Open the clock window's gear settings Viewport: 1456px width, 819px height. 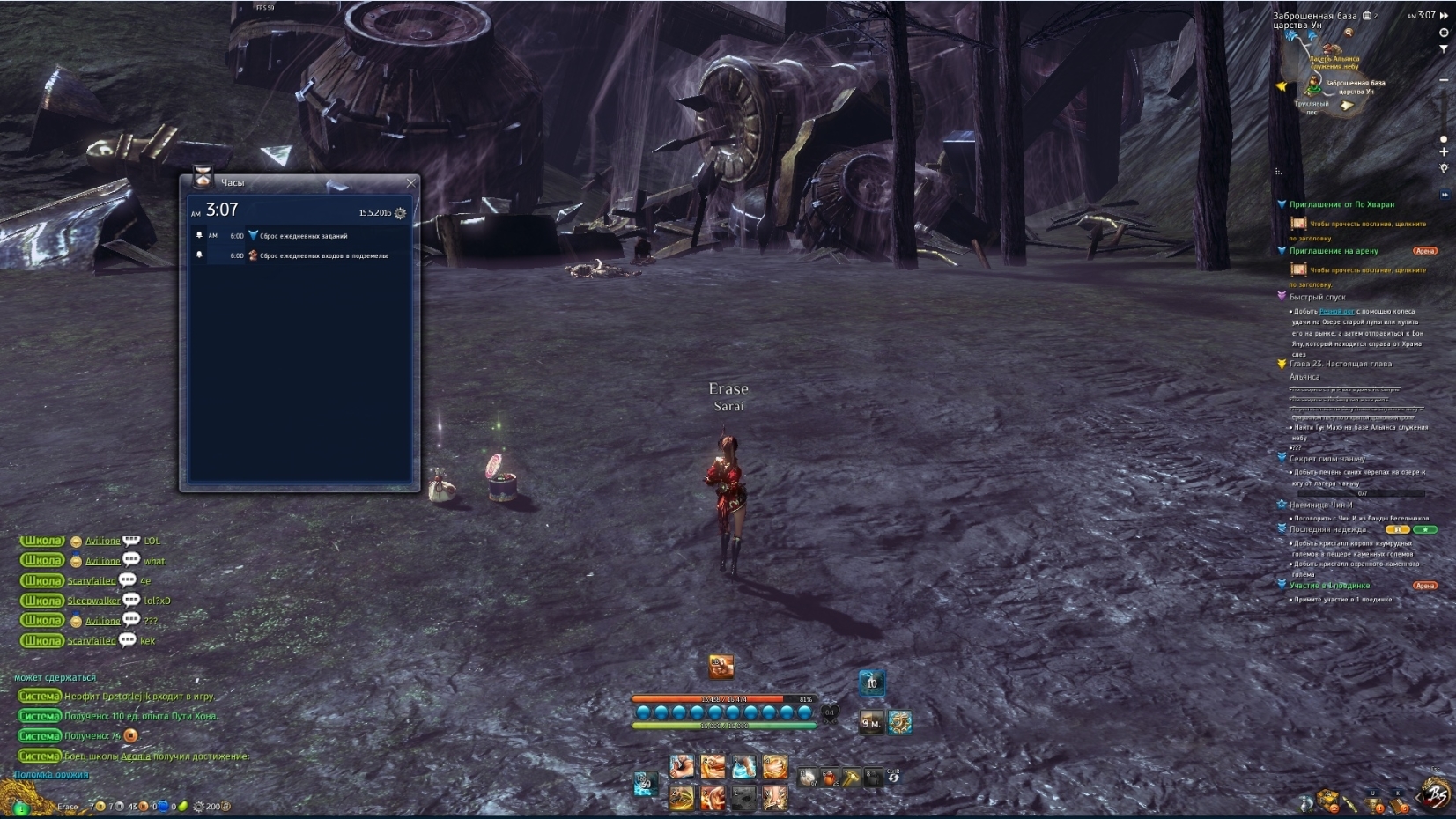coord(401,213)
